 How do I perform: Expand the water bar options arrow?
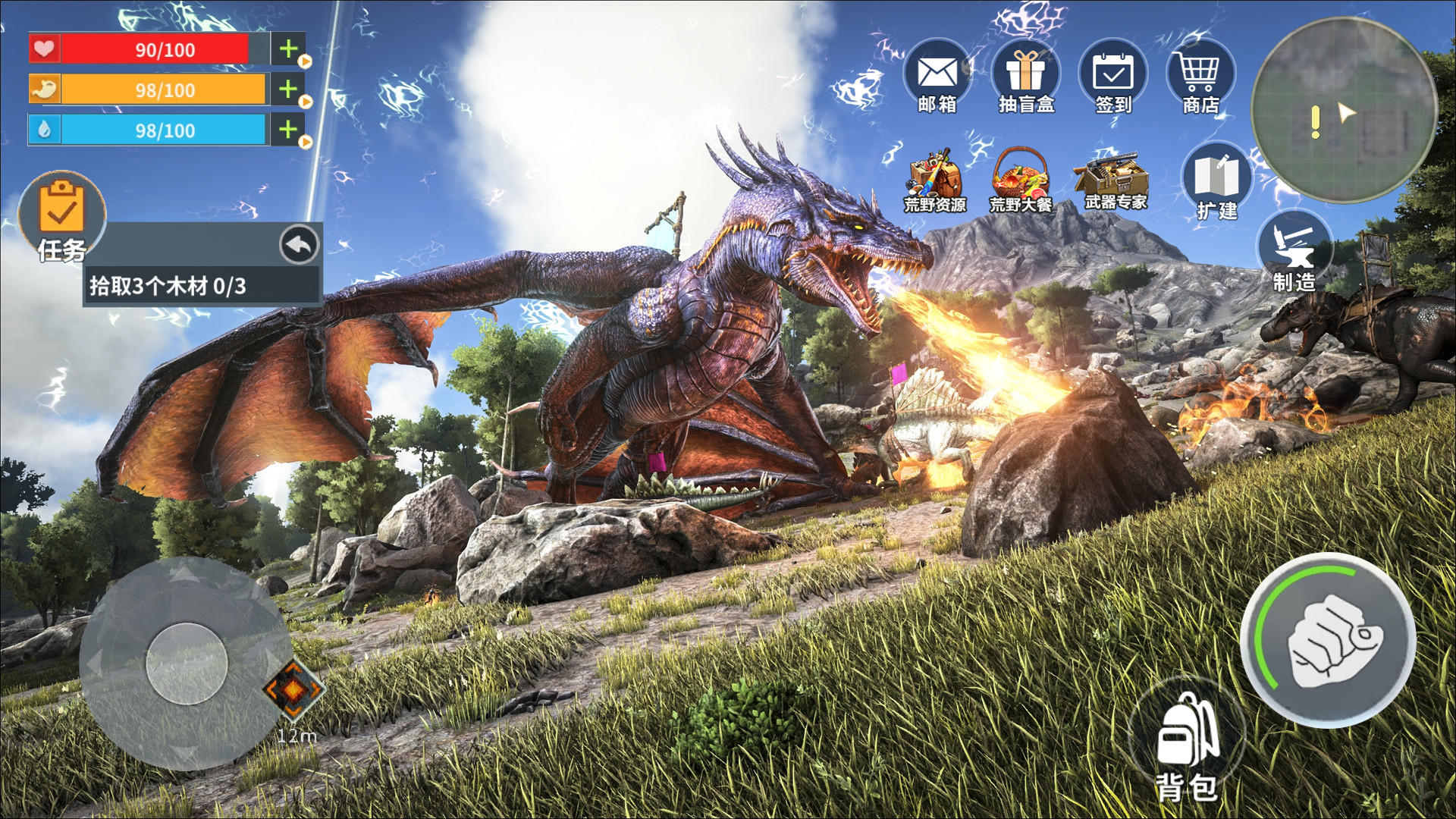(x=304, y=141)
